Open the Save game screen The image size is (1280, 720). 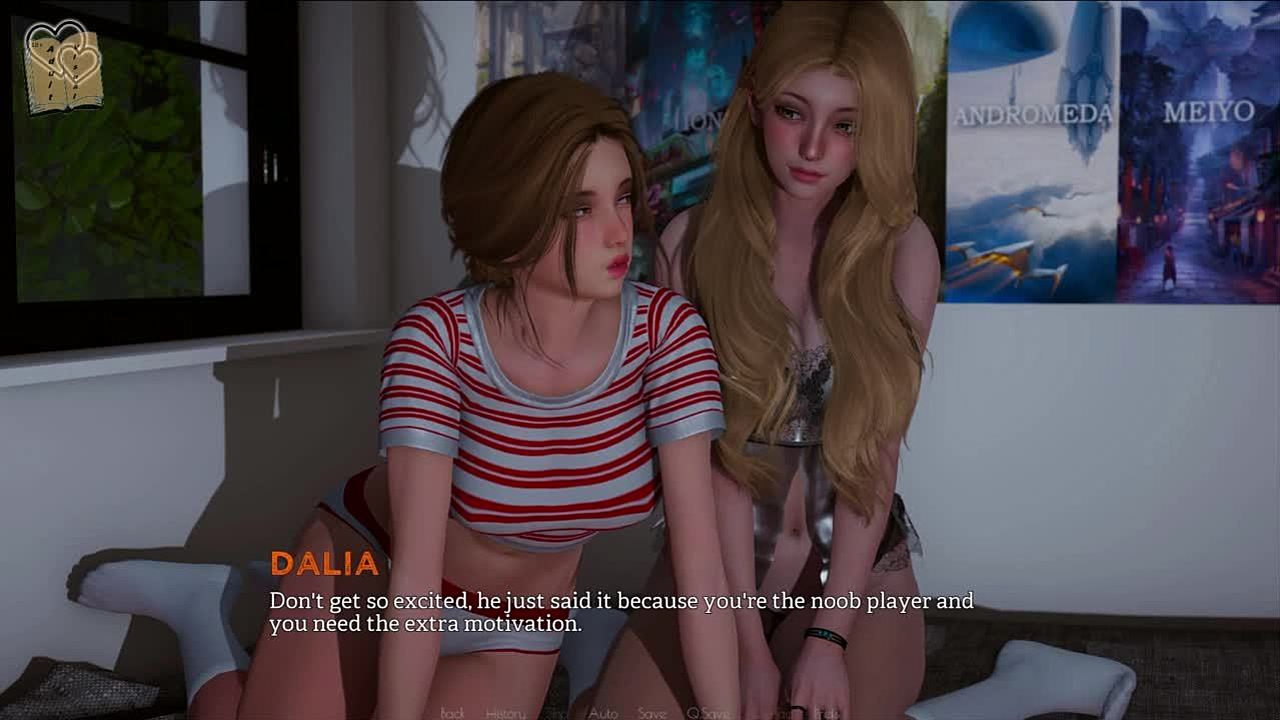[x=651, y=713]
